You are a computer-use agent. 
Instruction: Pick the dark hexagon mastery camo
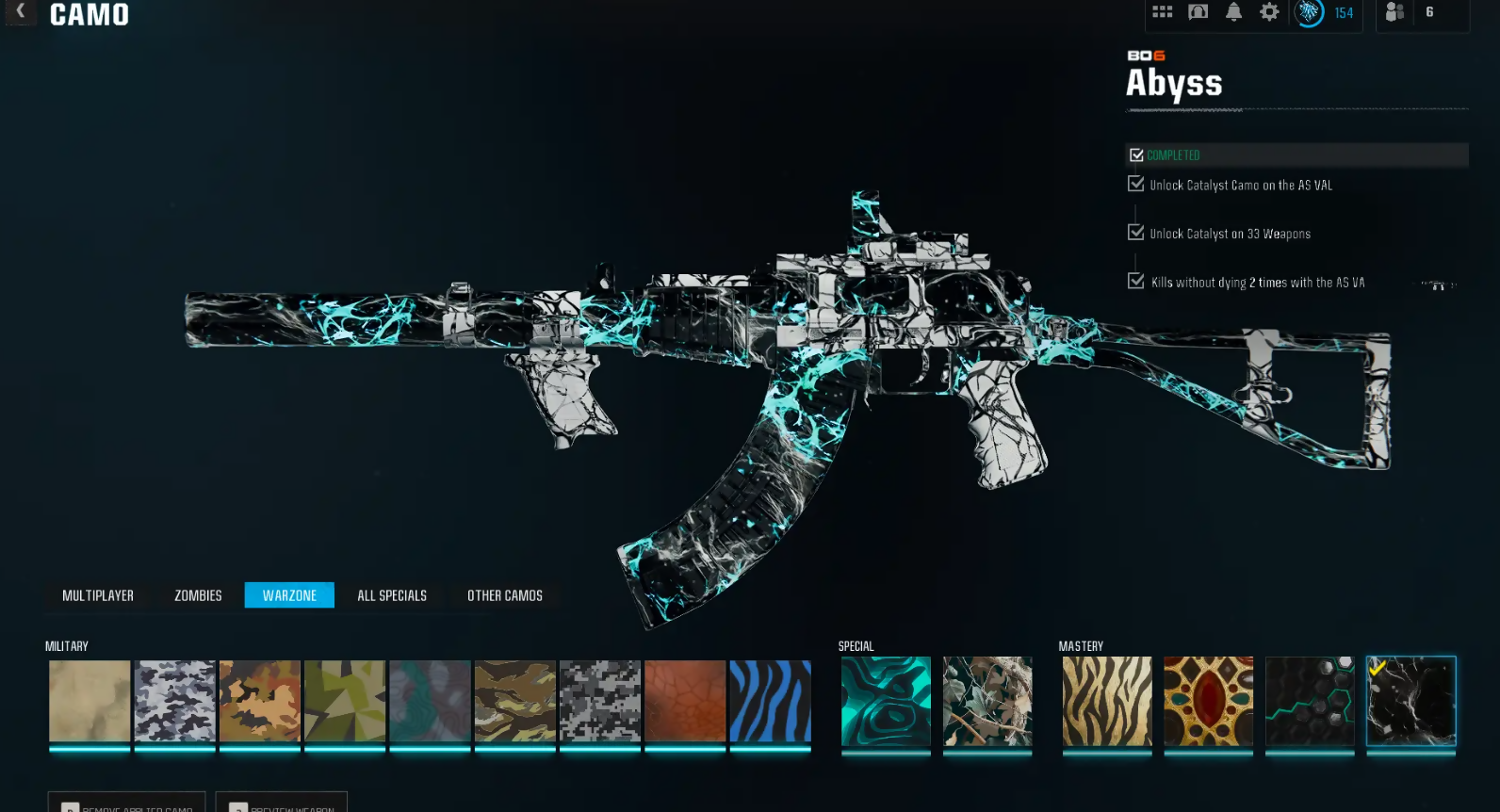pyautogui.click(x=1310, y=701)
